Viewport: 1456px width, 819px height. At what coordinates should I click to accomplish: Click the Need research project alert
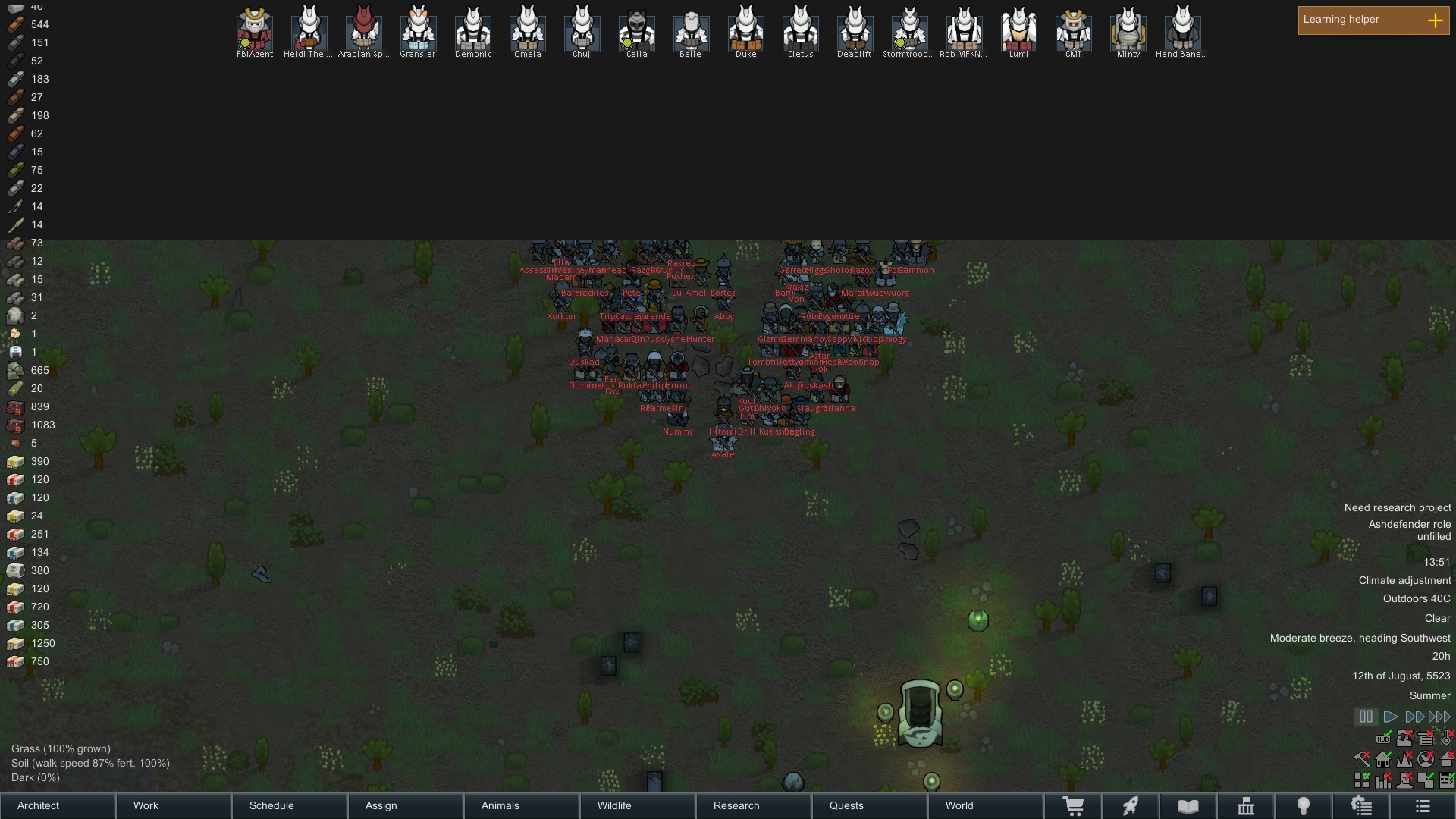(x=1398, y=507)
